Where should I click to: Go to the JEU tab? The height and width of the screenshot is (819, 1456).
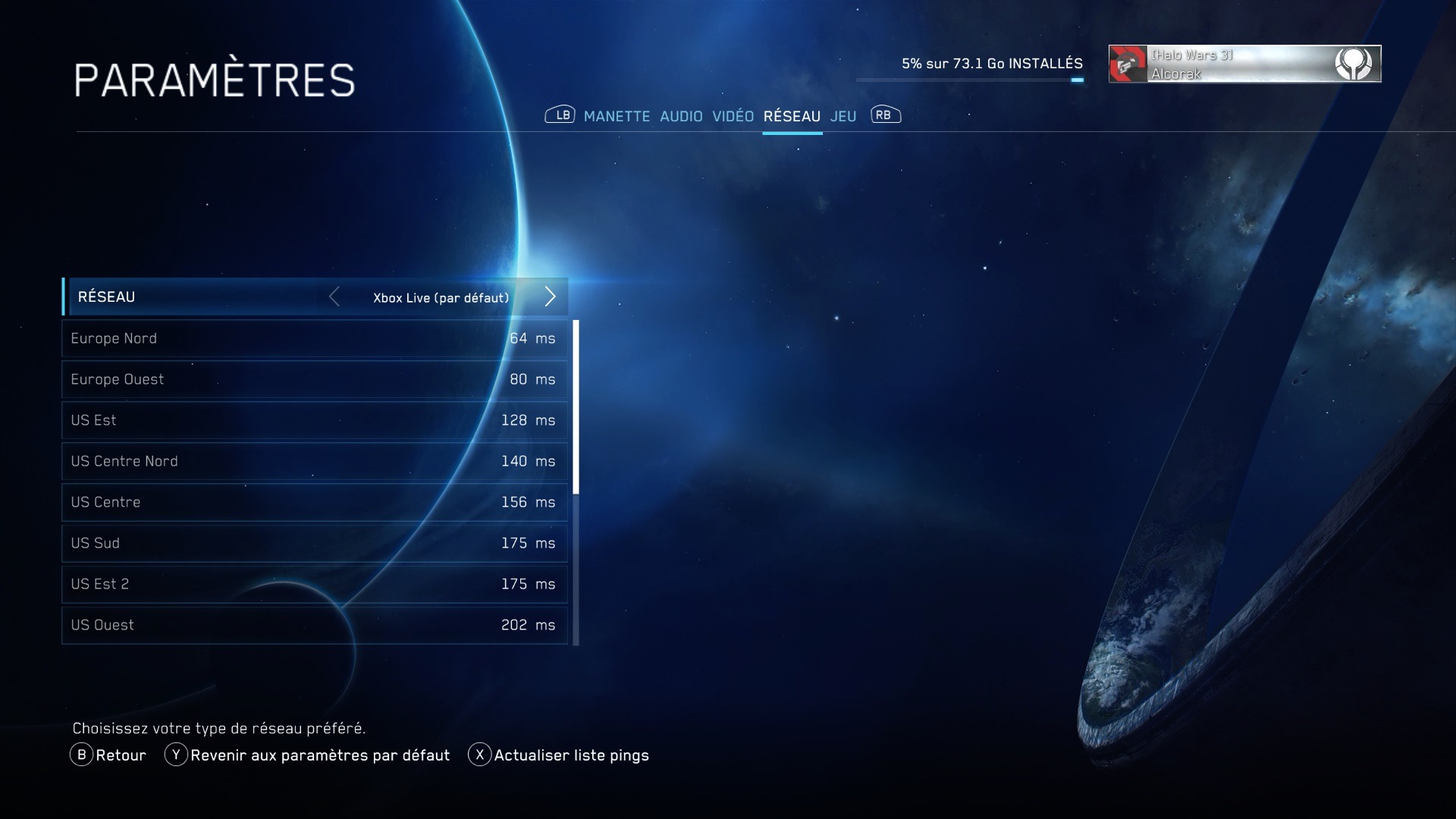tap(843, 116)
